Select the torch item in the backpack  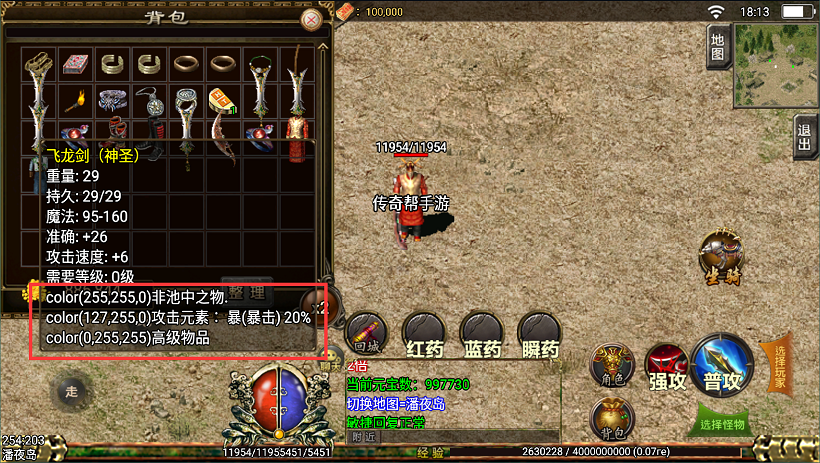point(74,100)
